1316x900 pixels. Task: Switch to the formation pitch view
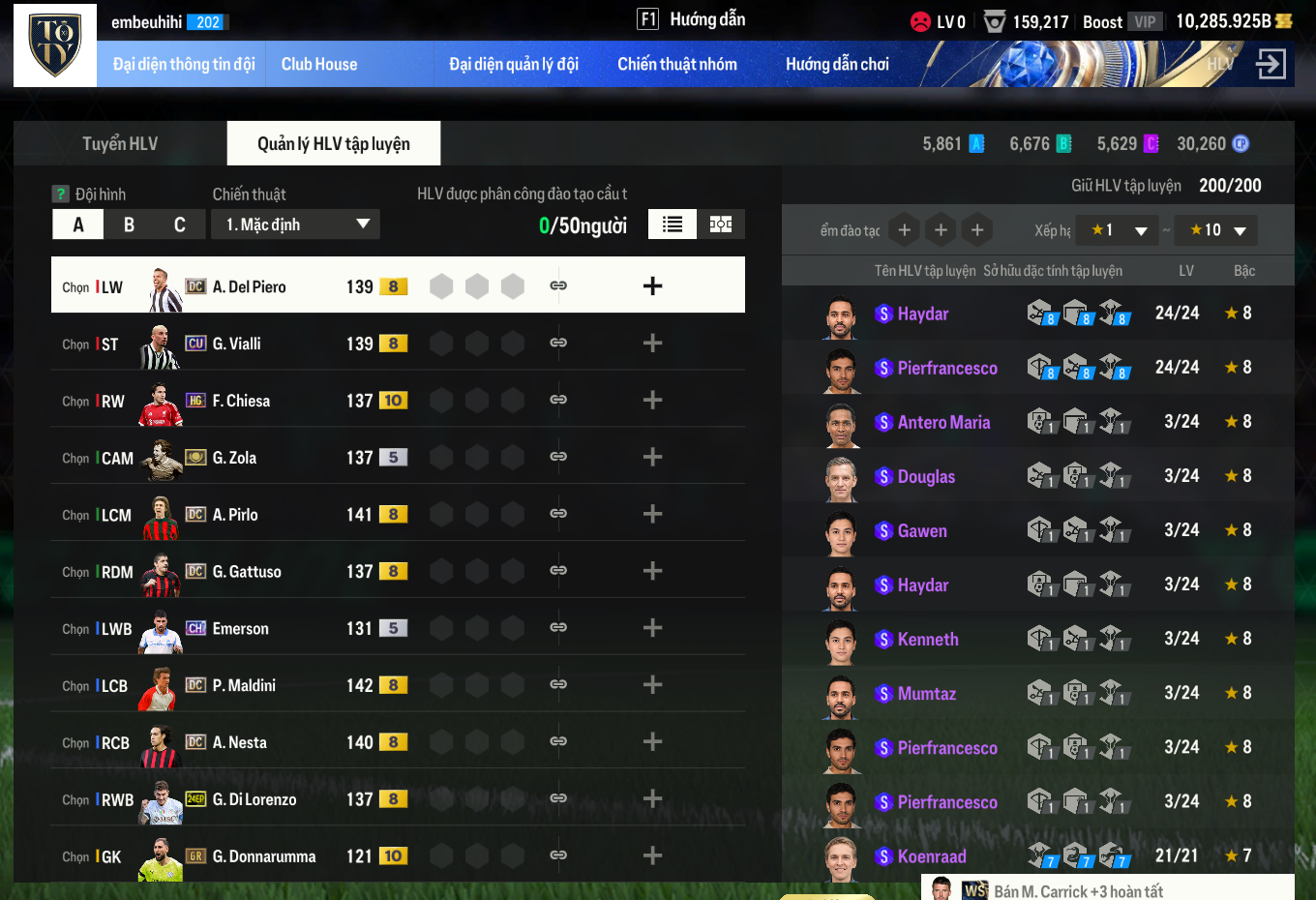click(721, 225)
